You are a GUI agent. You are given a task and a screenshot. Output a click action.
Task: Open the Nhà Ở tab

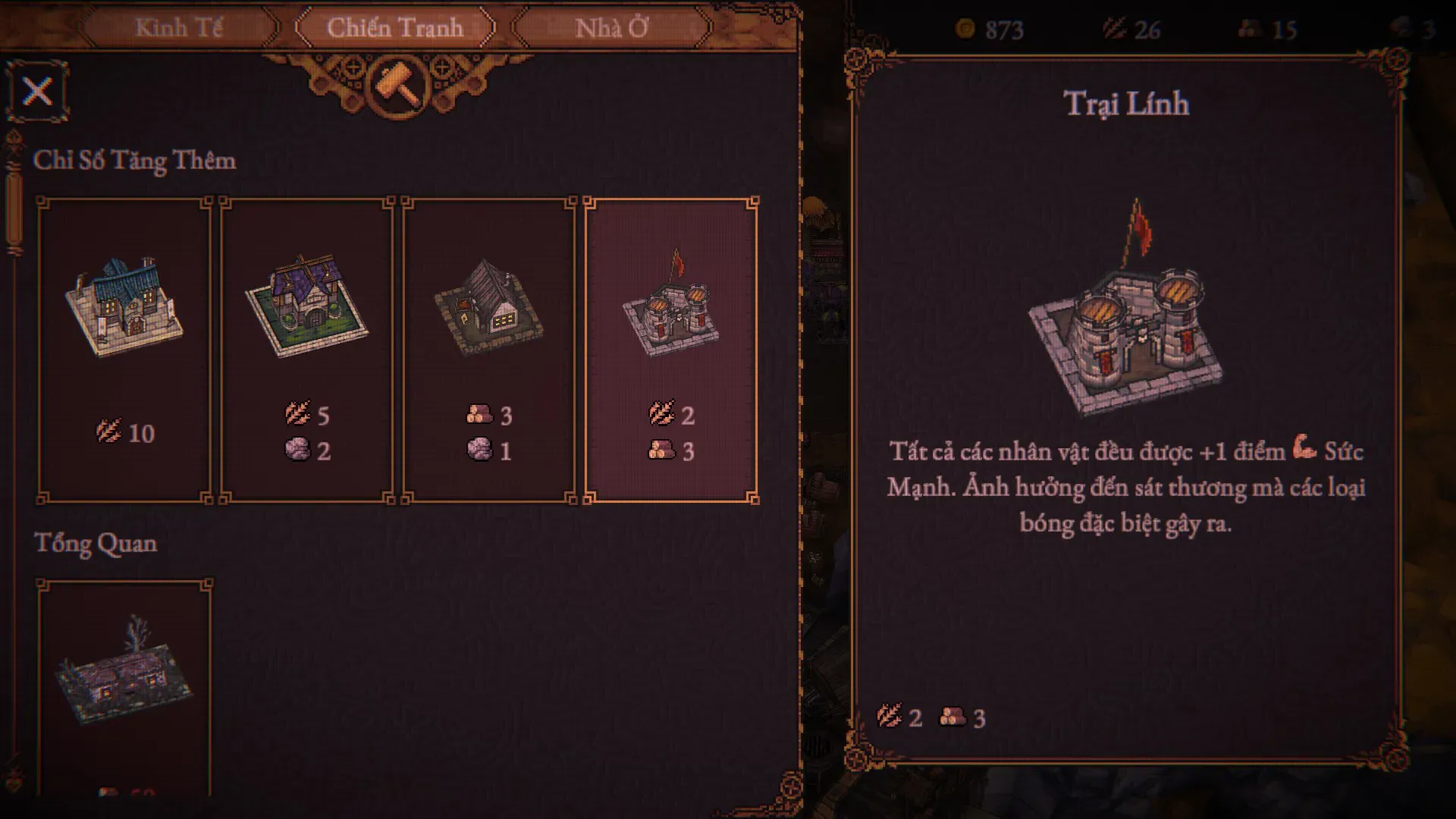[611, 28]
